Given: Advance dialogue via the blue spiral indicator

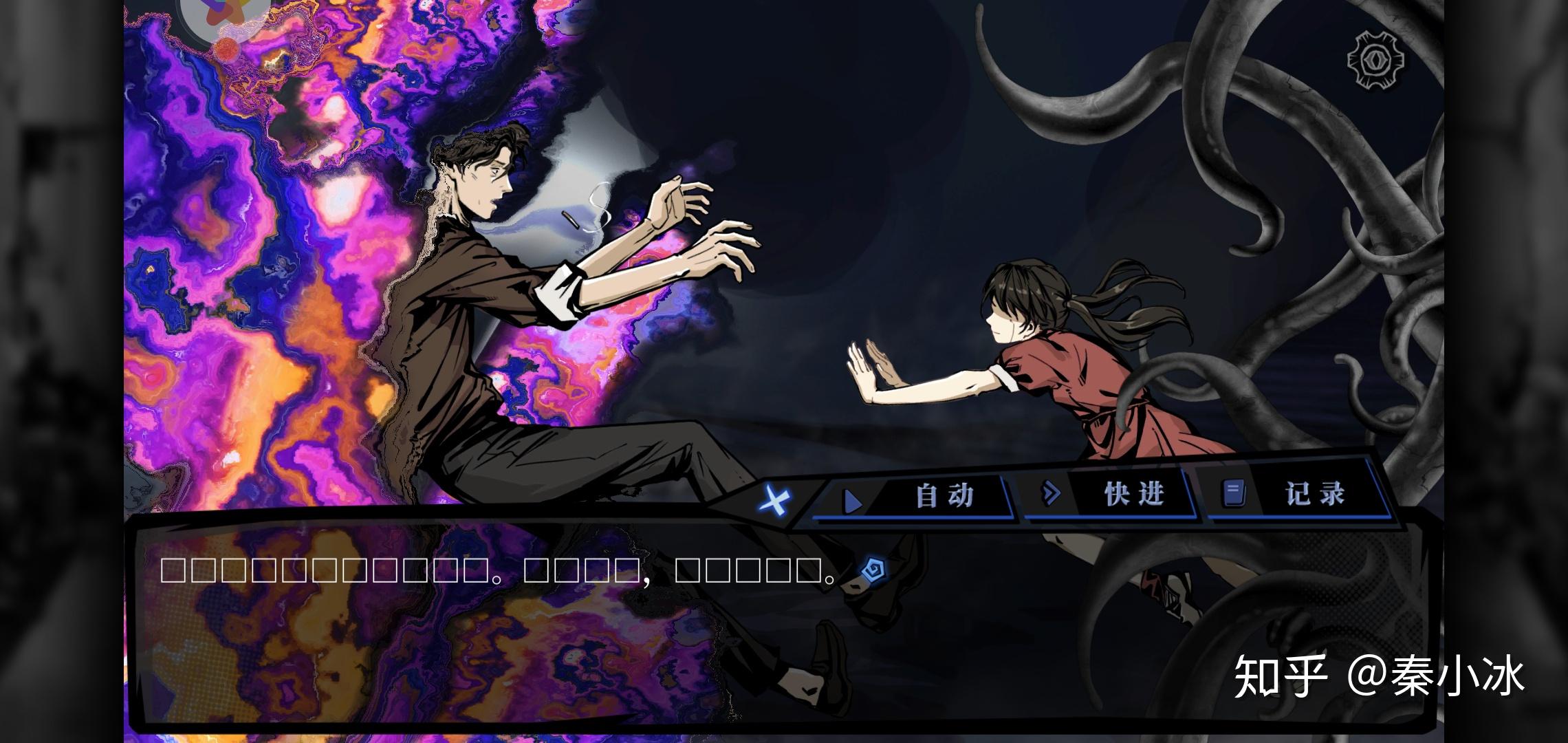Looking at the screenshot, I should pos(873,569).
